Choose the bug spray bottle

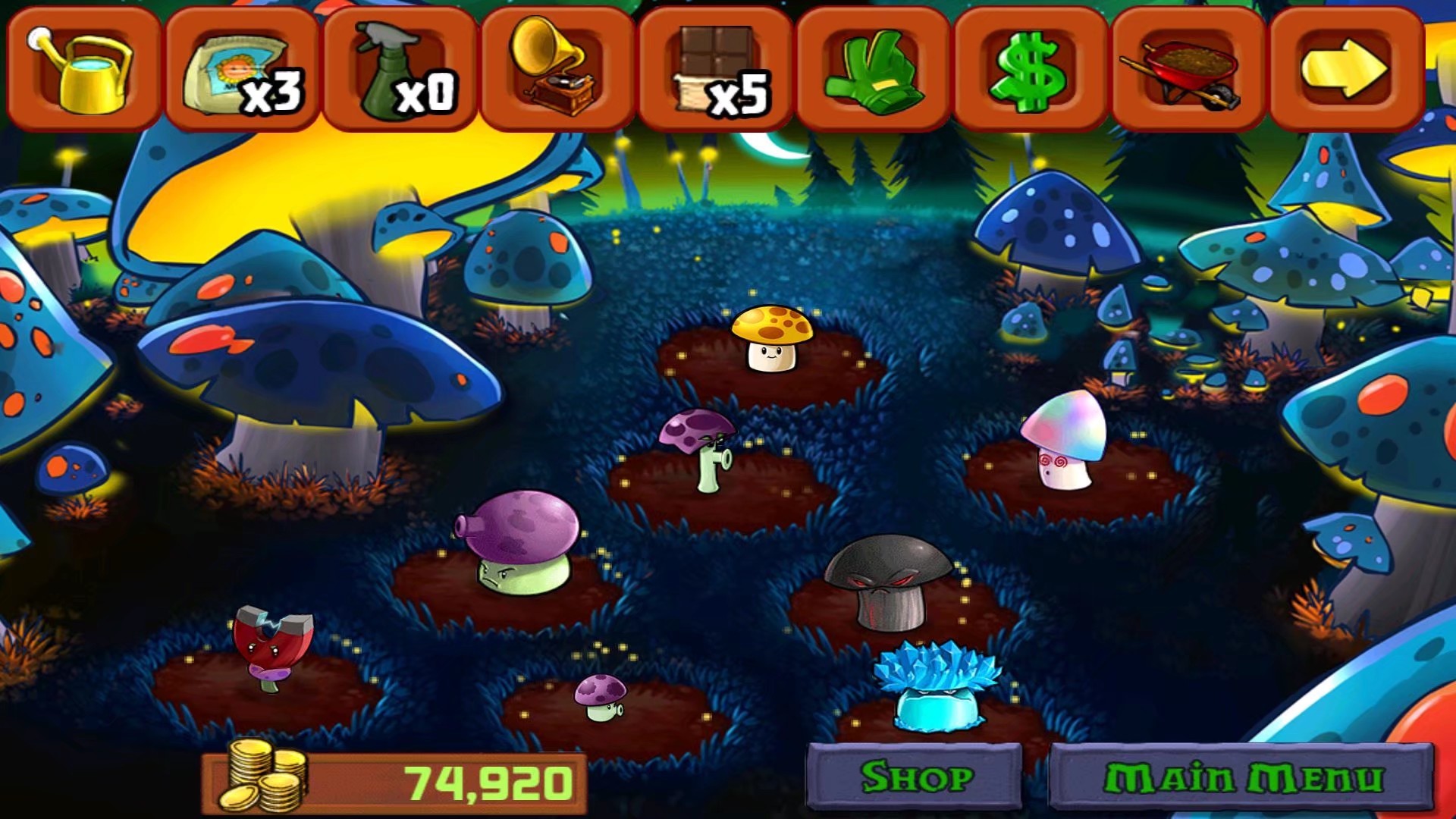pos(400,70)
